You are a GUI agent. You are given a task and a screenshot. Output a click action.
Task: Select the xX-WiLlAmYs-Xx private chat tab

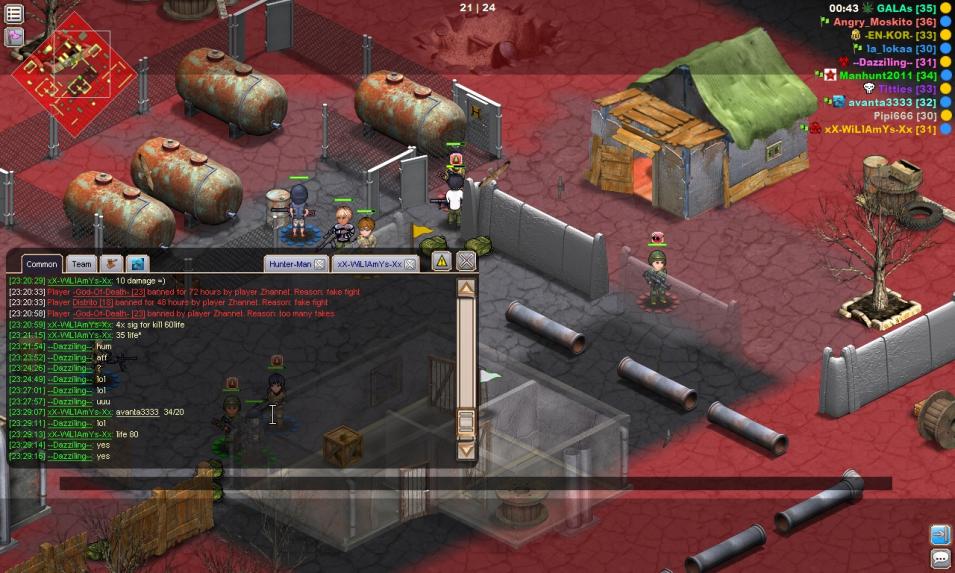pyautogui.click(x=369, y=264)
